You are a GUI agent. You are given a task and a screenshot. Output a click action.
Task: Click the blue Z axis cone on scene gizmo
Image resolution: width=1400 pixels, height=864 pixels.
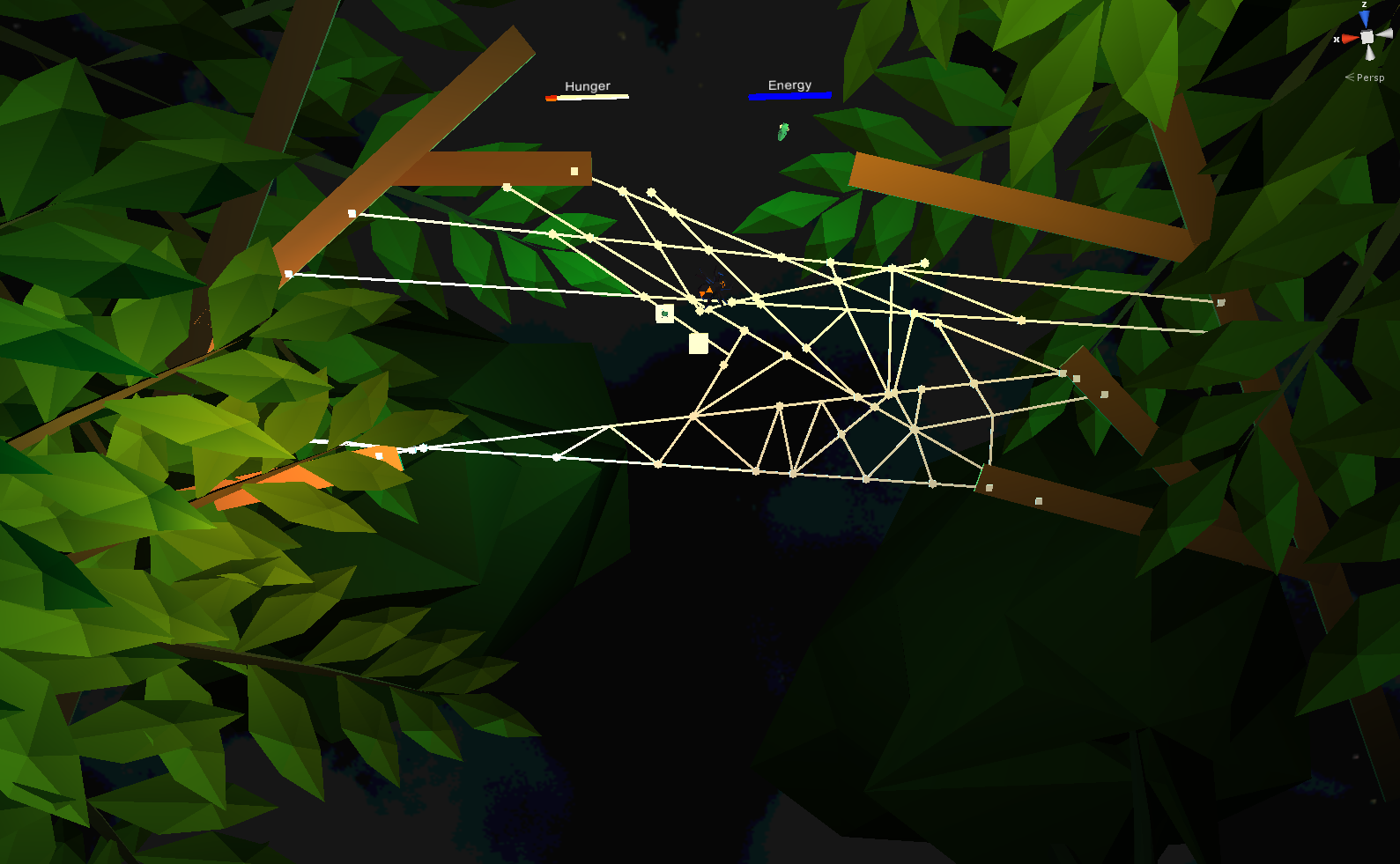click(1364, 18)
